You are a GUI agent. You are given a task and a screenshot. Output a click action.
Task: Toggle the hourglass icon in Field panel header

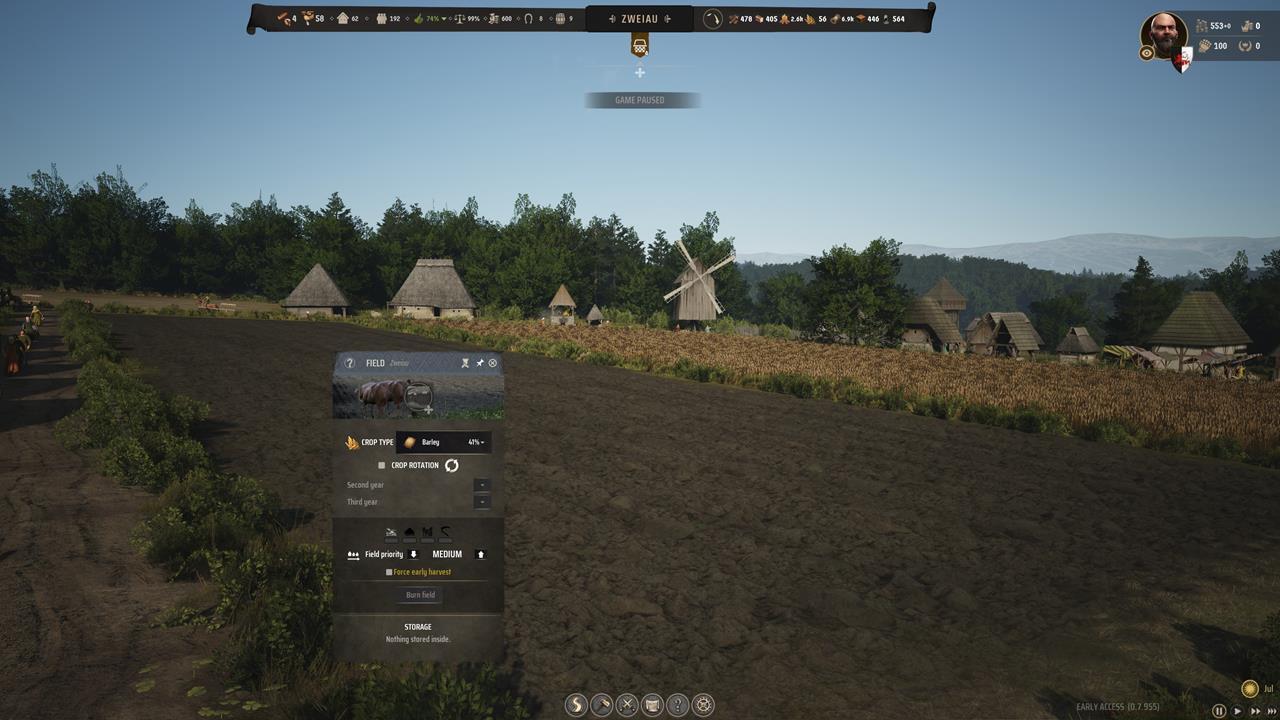tap(464, 363)
